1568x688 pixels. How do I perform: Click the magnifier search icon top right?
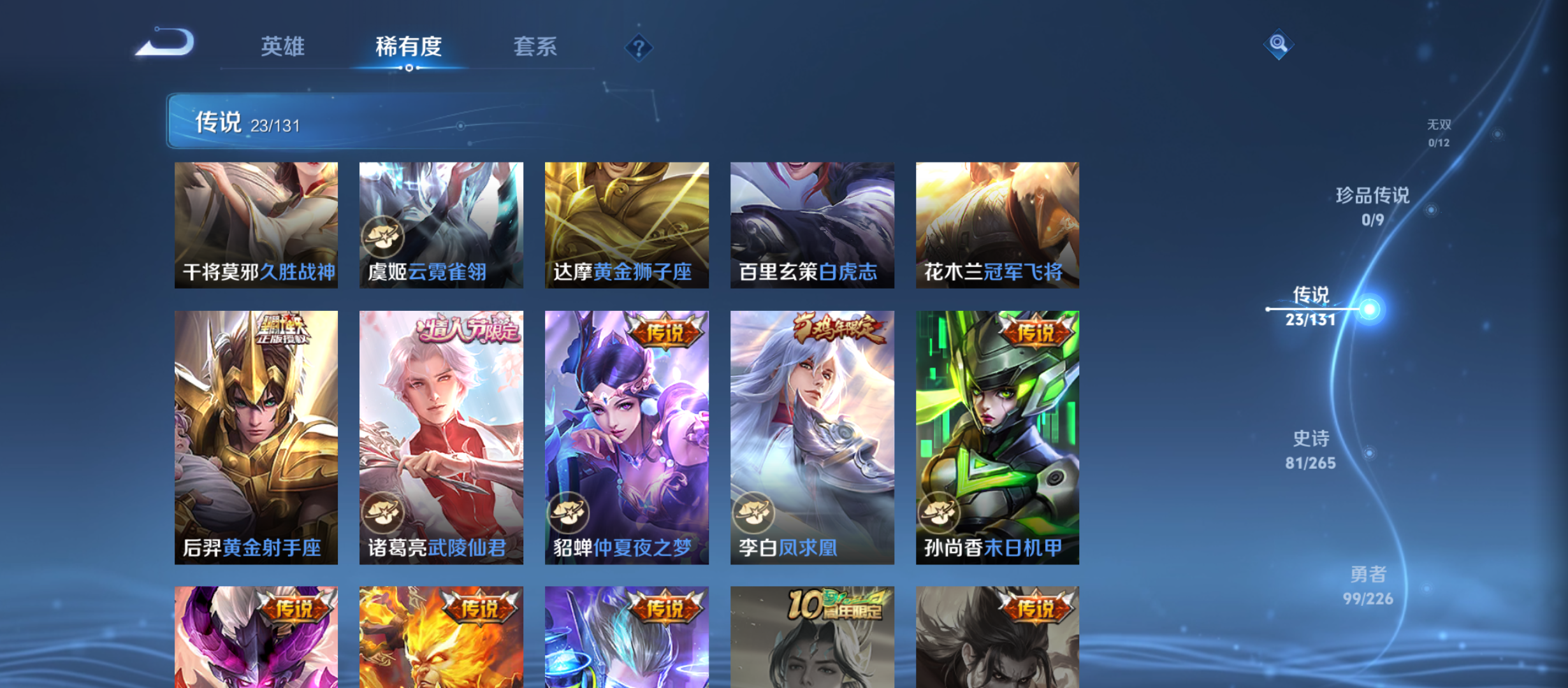(x=1278, y=45)
